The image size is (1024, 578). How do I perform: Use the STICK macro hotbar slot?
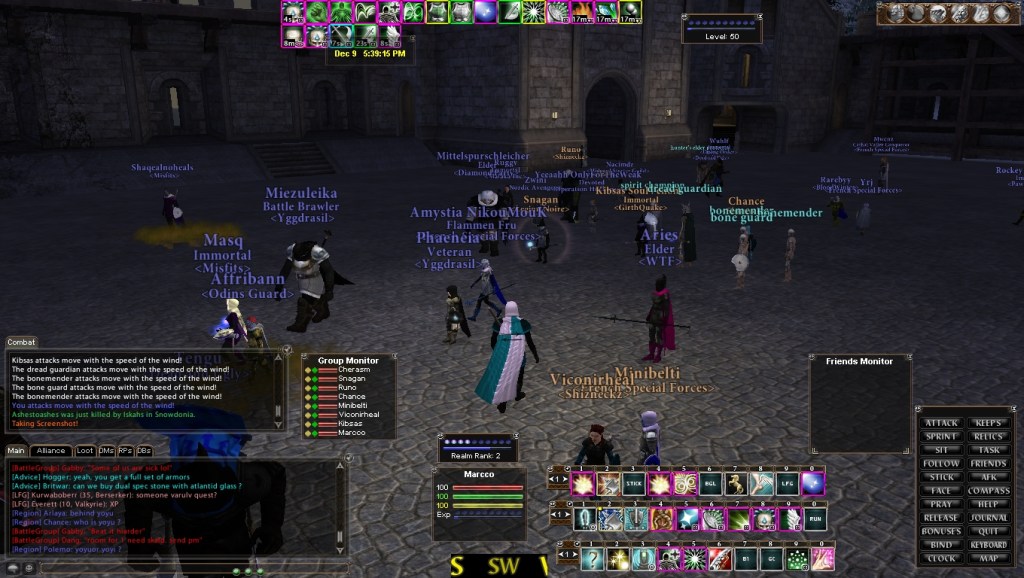pos(633,485)
